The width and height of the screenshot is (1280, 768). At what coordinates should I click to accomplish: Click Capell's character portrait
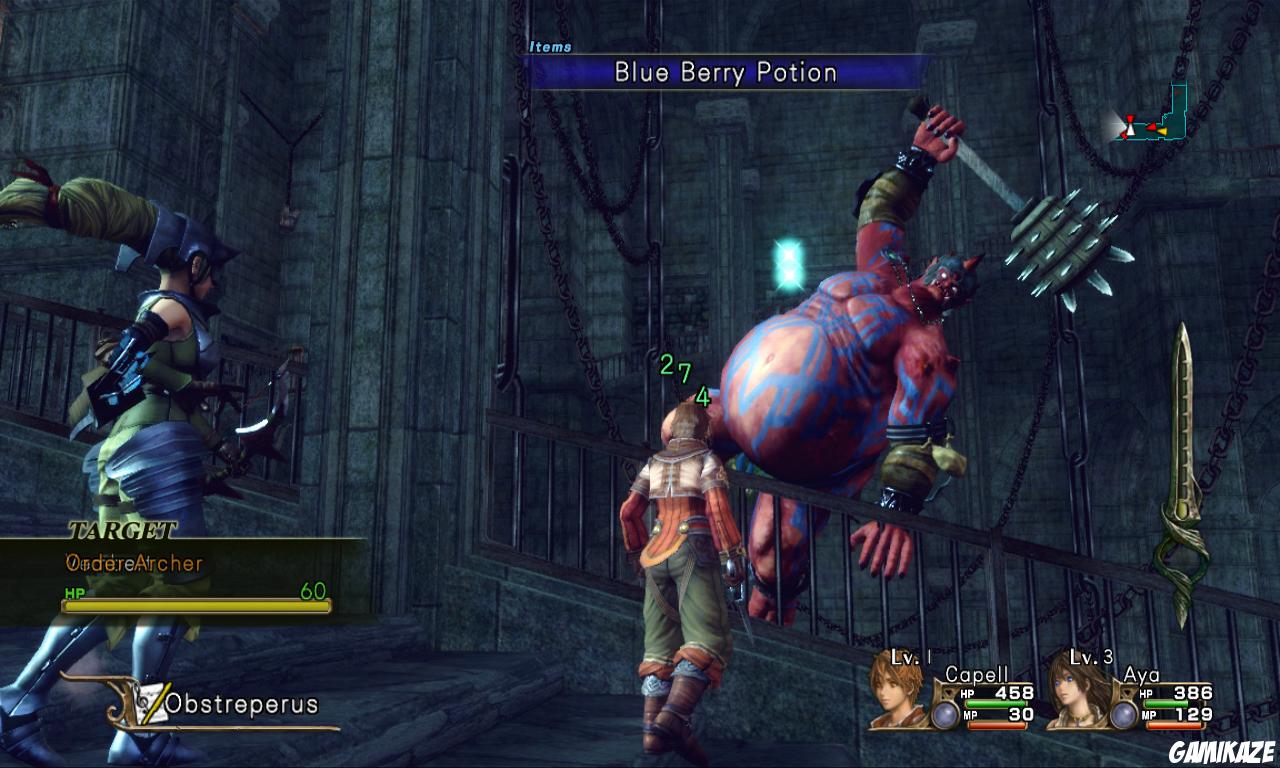(899, 691)
